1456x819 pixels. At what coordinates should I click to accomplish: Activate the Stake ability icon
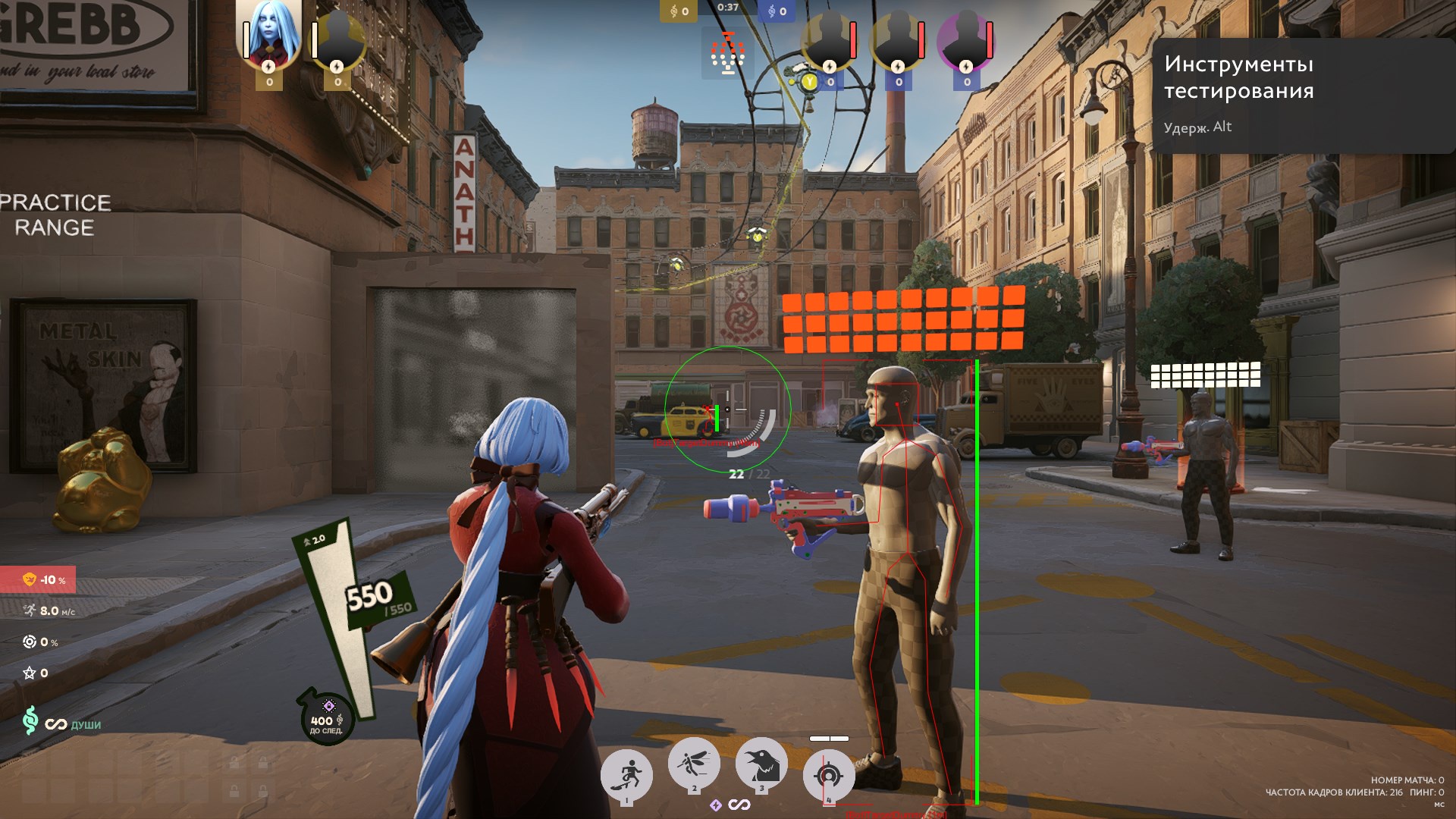coord(627,774)
